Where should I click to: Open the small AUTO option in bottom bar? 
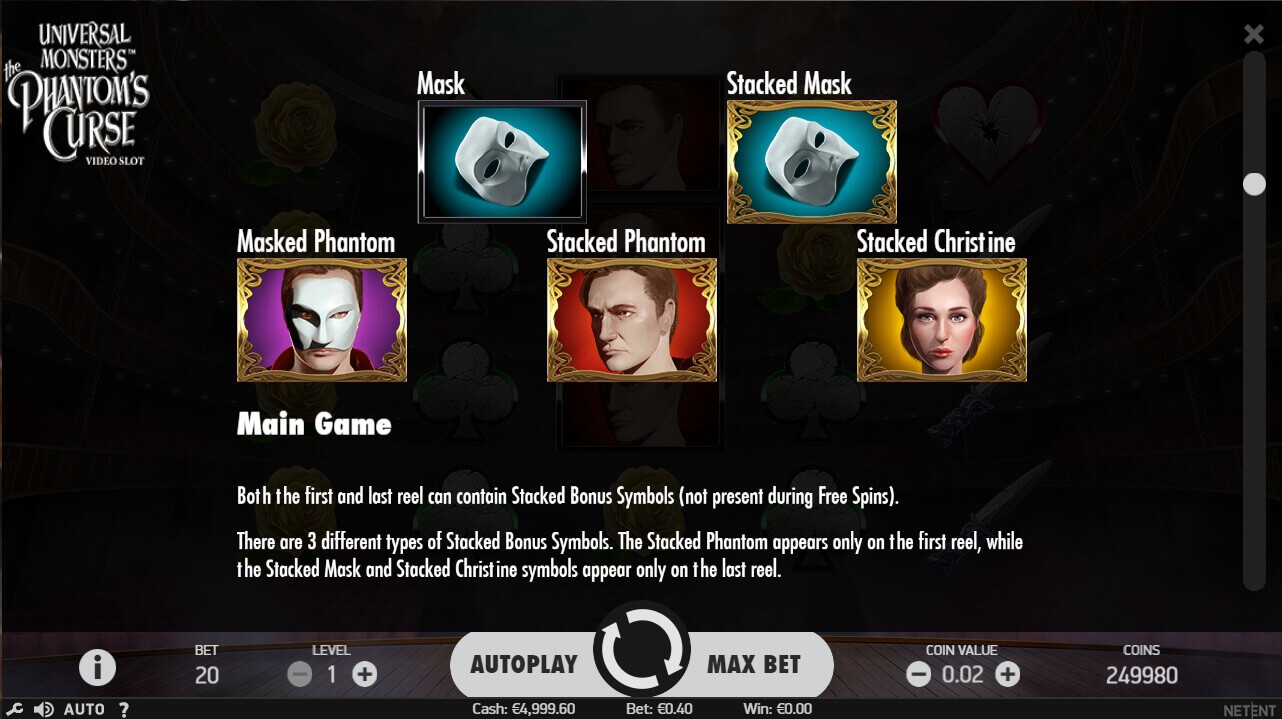tap(84, 709)
